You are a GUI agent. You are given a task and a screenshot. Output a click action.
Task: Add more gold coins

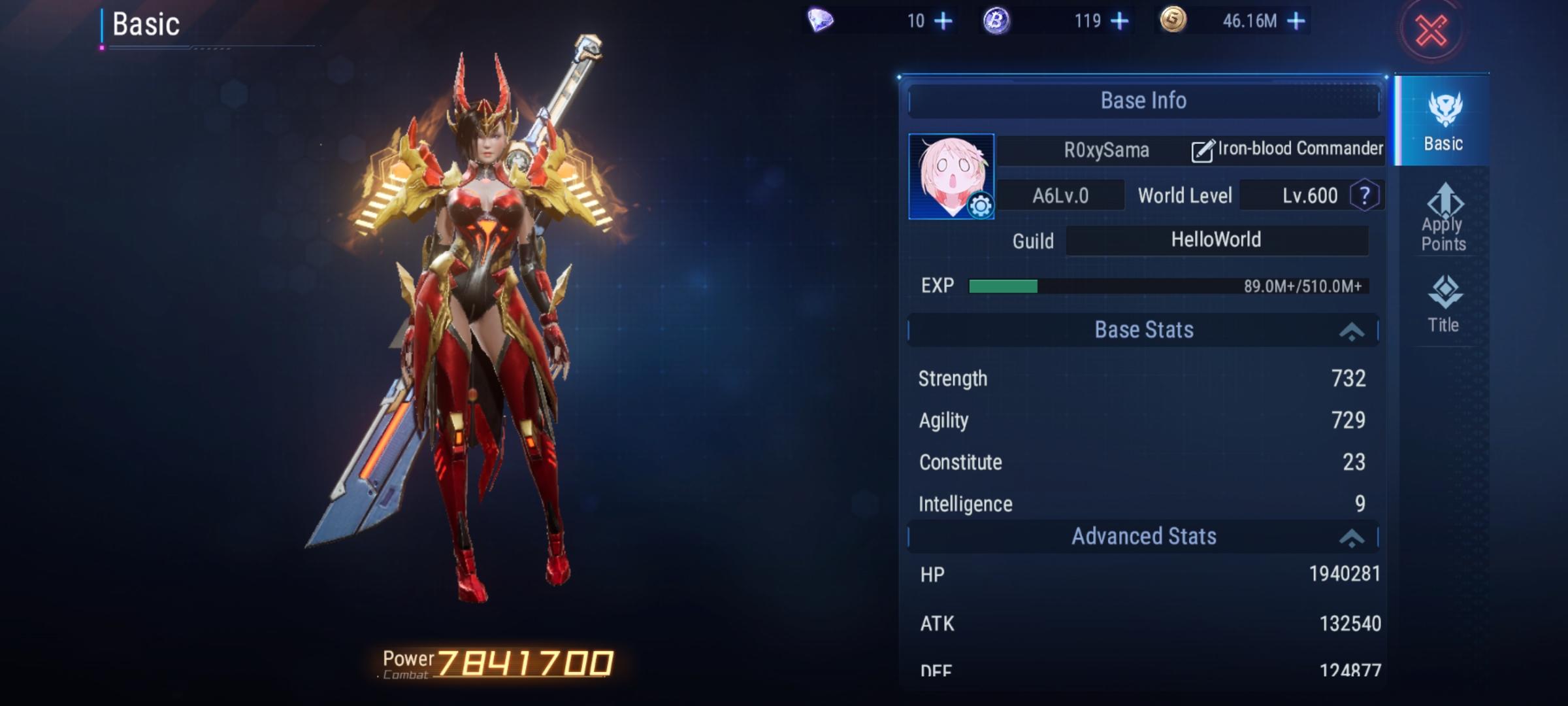[1296, 22]
